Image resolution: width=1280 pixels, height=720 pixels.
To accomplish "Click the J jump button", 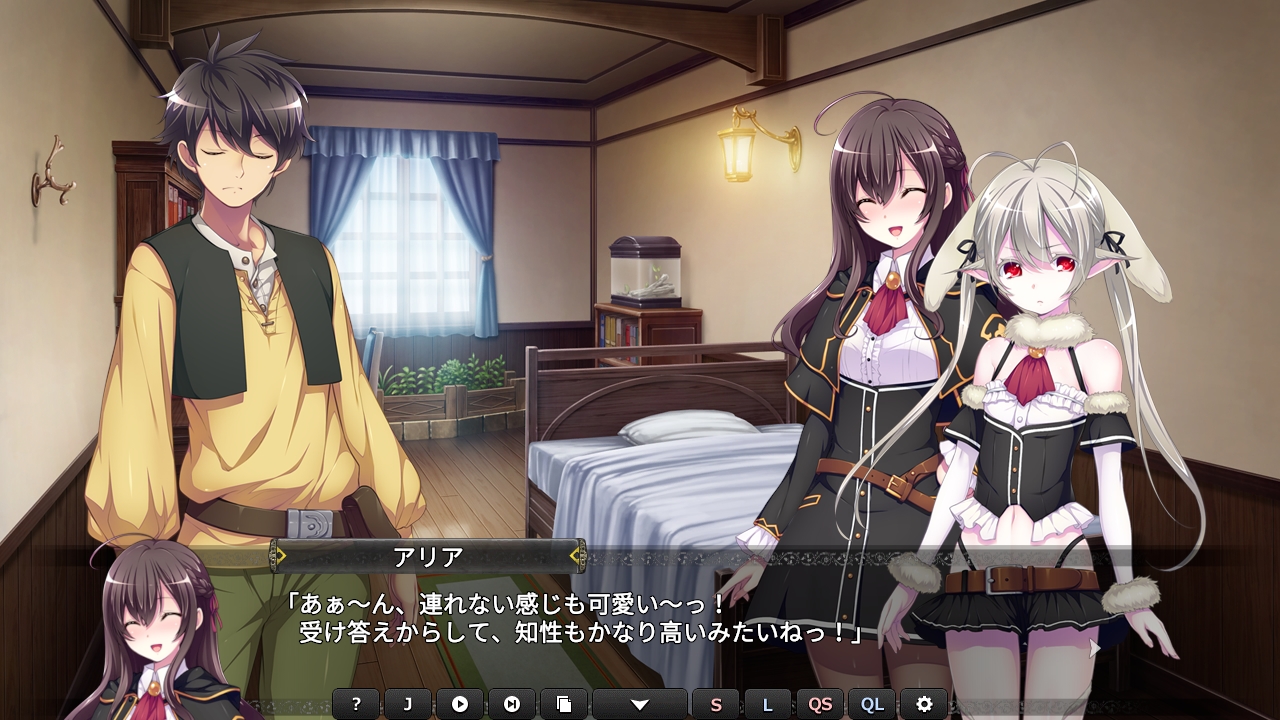I will (408, 704).
